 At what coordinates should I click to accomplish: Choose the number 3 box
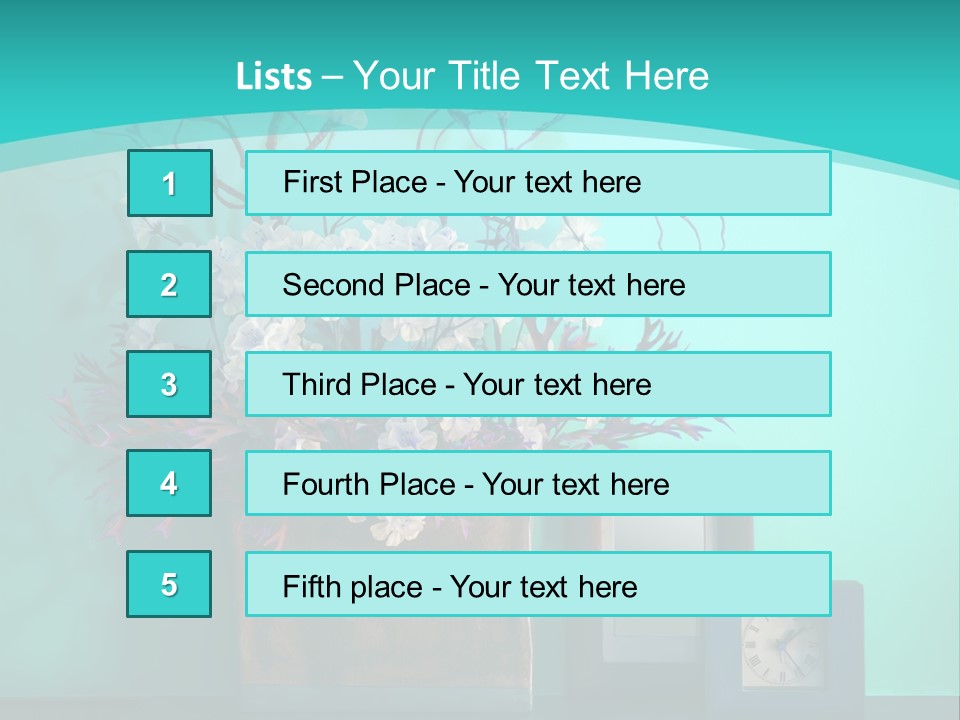pos(169,384)
